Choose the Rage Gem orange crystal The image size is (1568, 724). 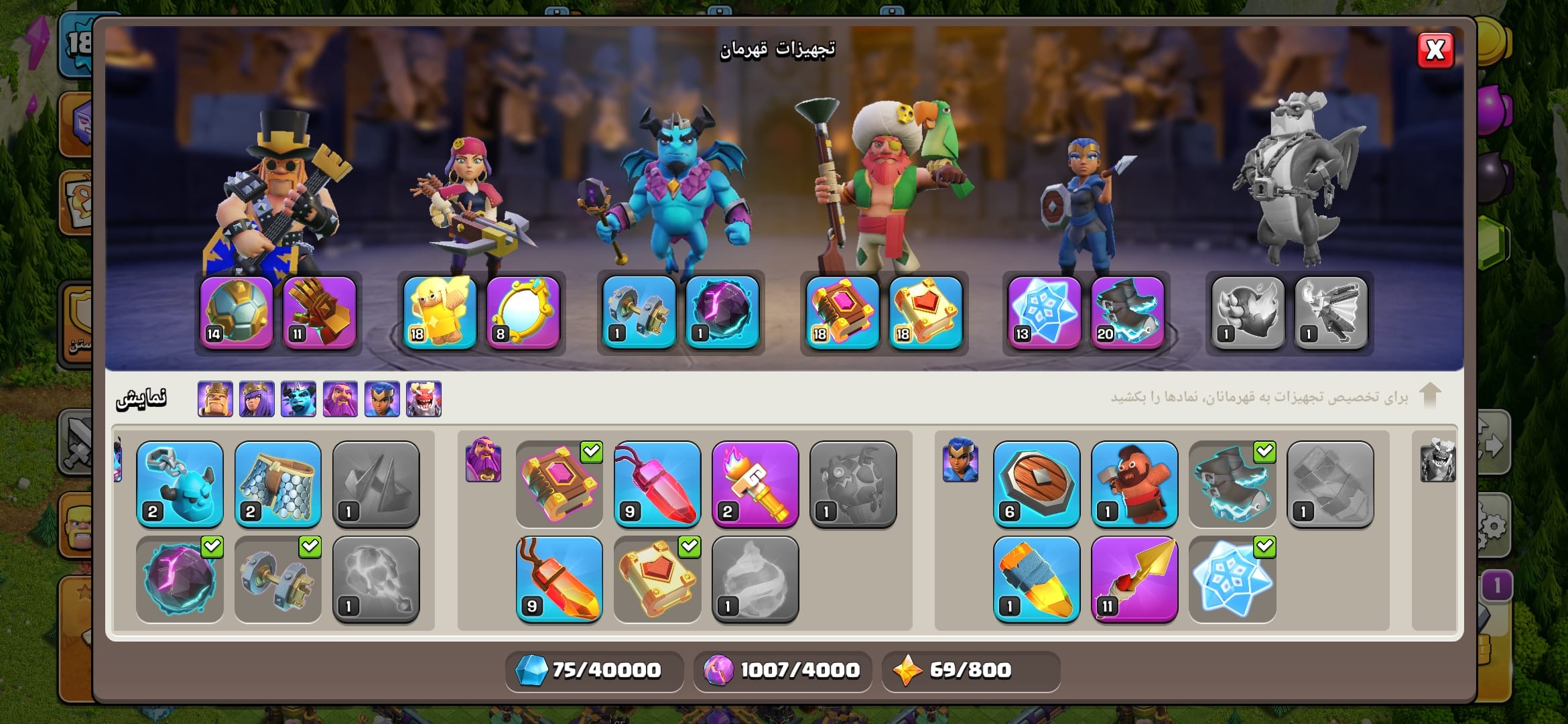point(559,579)
